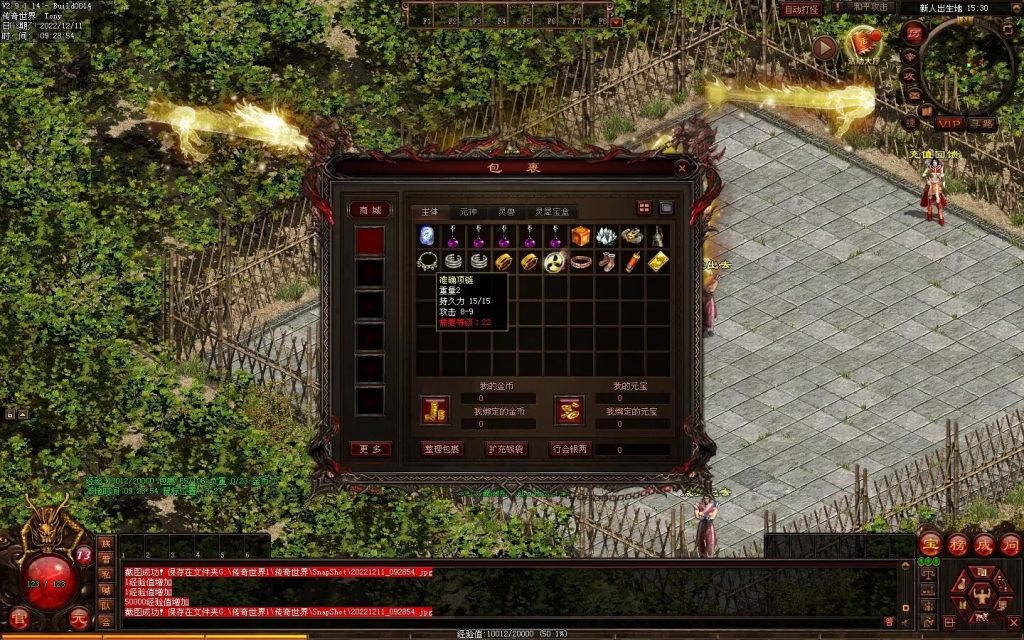1024x640 pixels.
Task: Select the necklace item in the bag
Action: [x=427, y=261]
